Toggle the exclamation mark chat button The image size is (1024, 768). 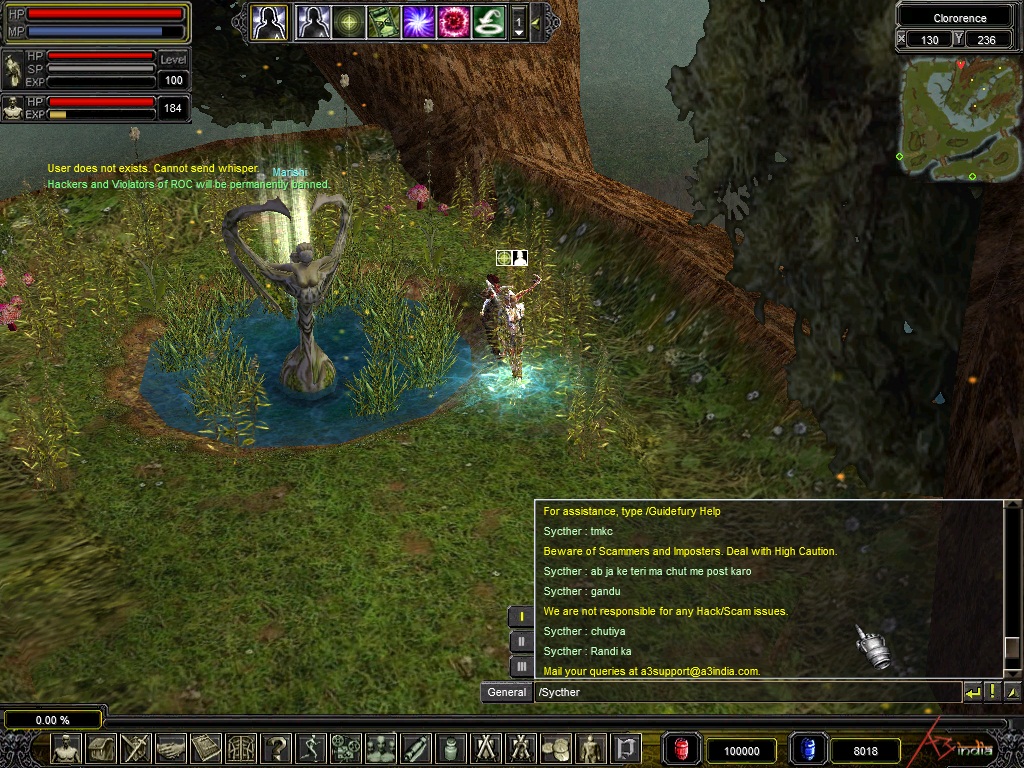pos(993,692)
